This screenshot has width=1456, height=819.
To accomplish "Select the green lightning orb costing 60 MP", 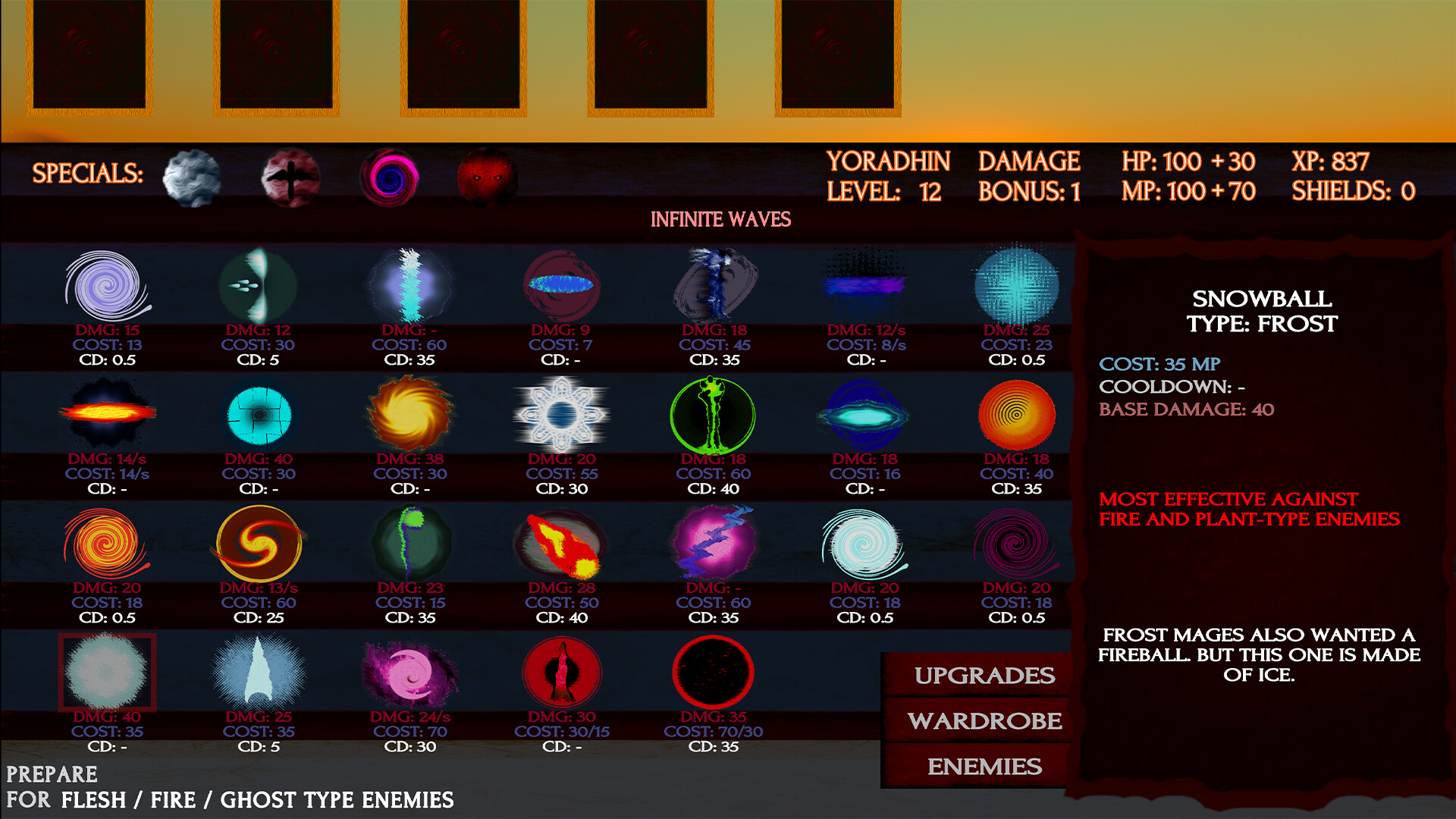I will point(713,416).
